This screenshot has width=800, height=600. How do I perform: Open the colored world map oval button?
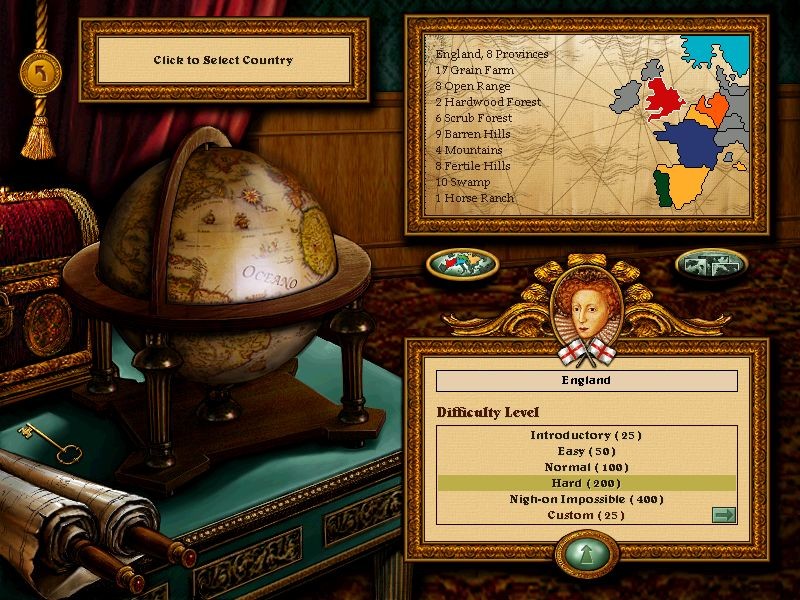point(462,264)
